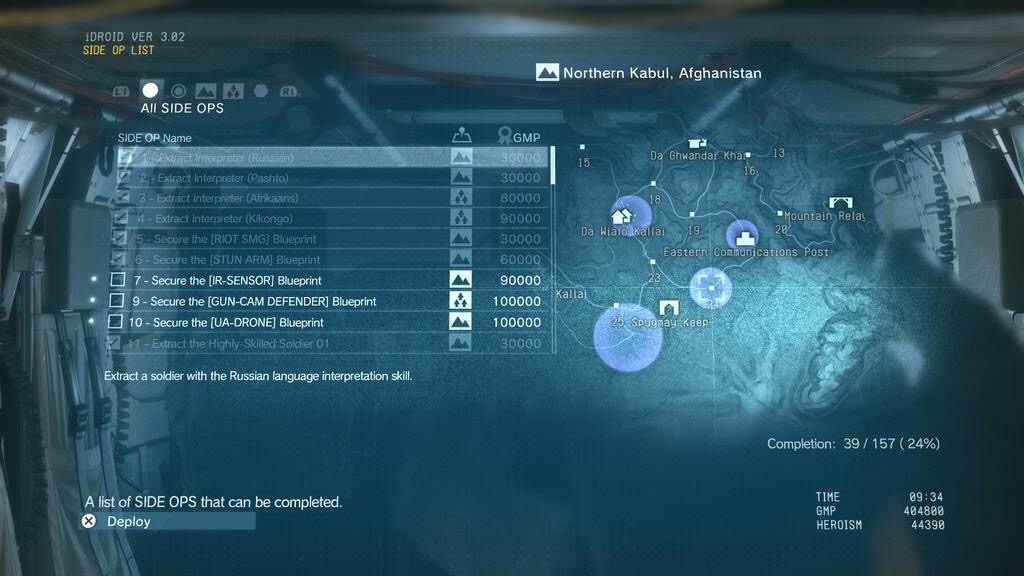Pick side op 4 Extract Interpreter (Kikongo)
The width and height of the screenshot is (1024, 576).
click(x=330, y=218)
